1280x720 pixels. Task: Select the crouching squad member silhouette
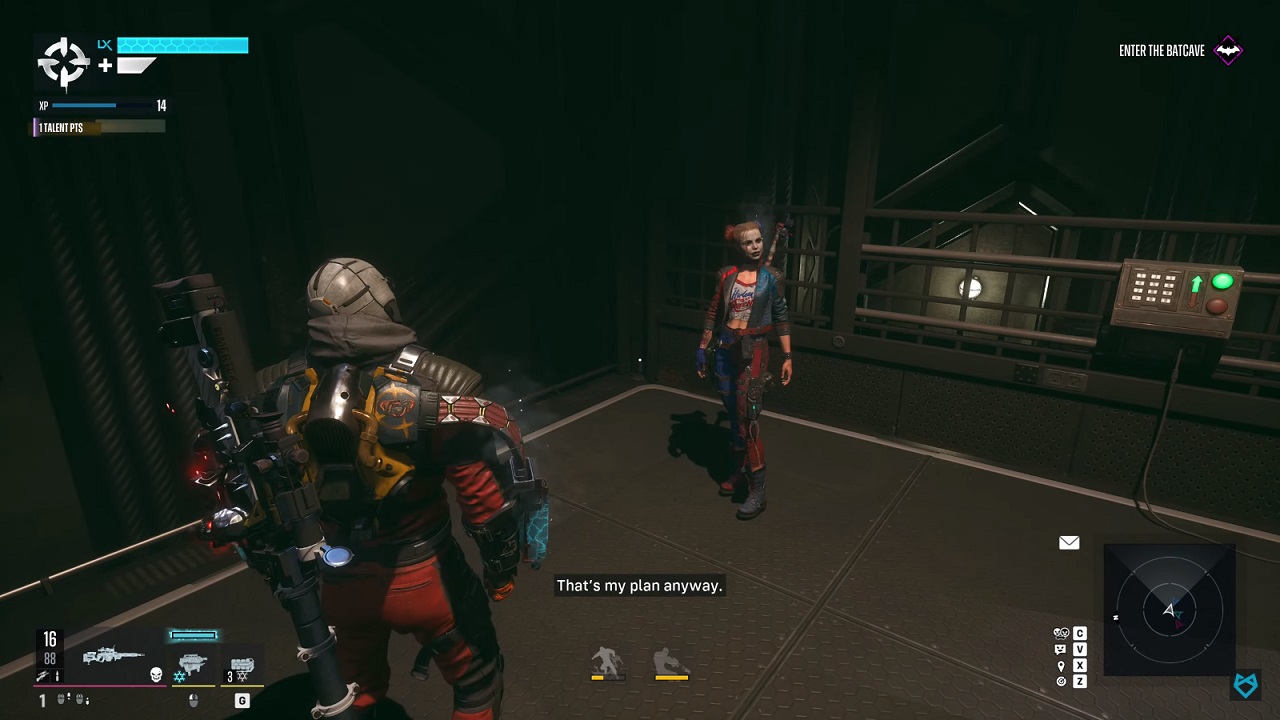click(x=671, y=662)
